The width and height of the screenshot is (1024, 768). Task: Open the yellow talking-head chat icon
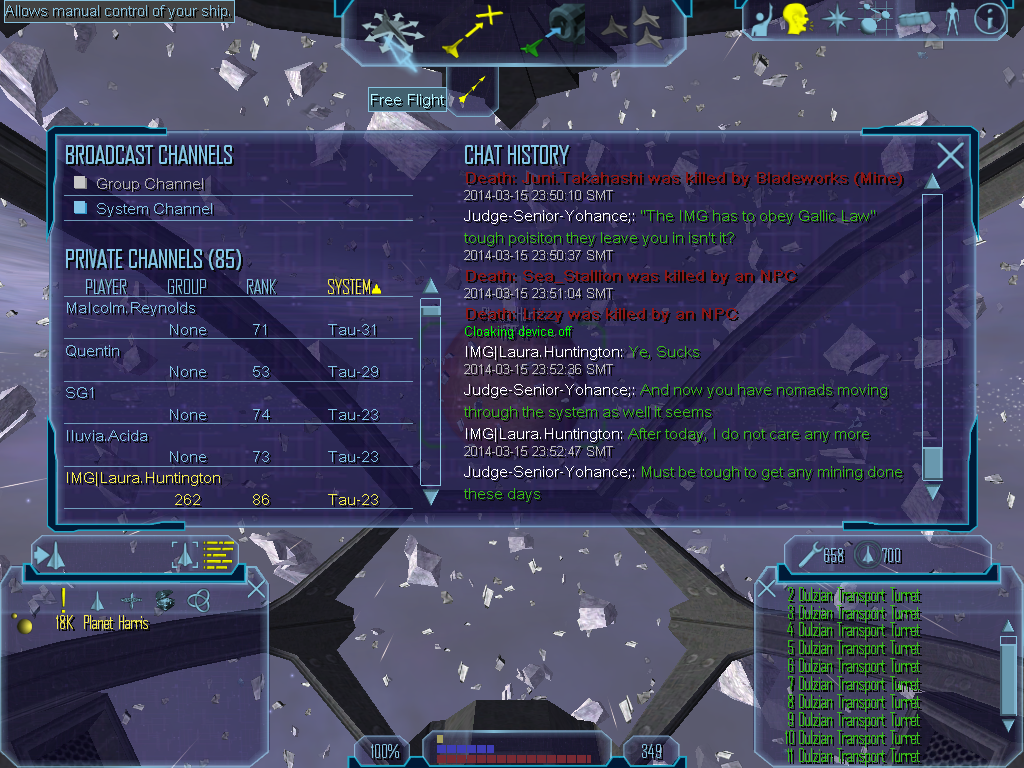(796, 20)
